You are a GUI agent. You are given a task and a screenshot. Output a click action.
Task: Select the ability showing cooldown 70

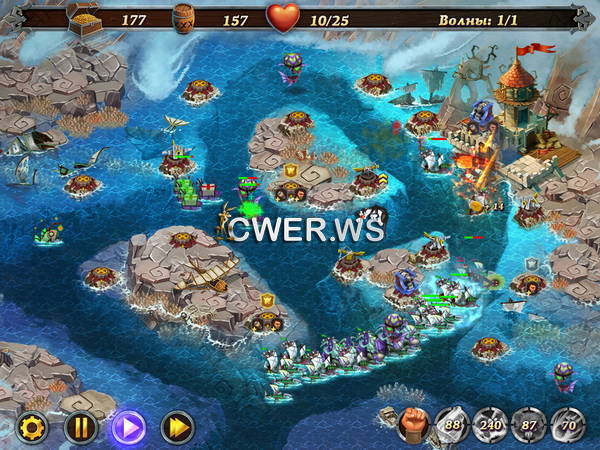point(568,425)
